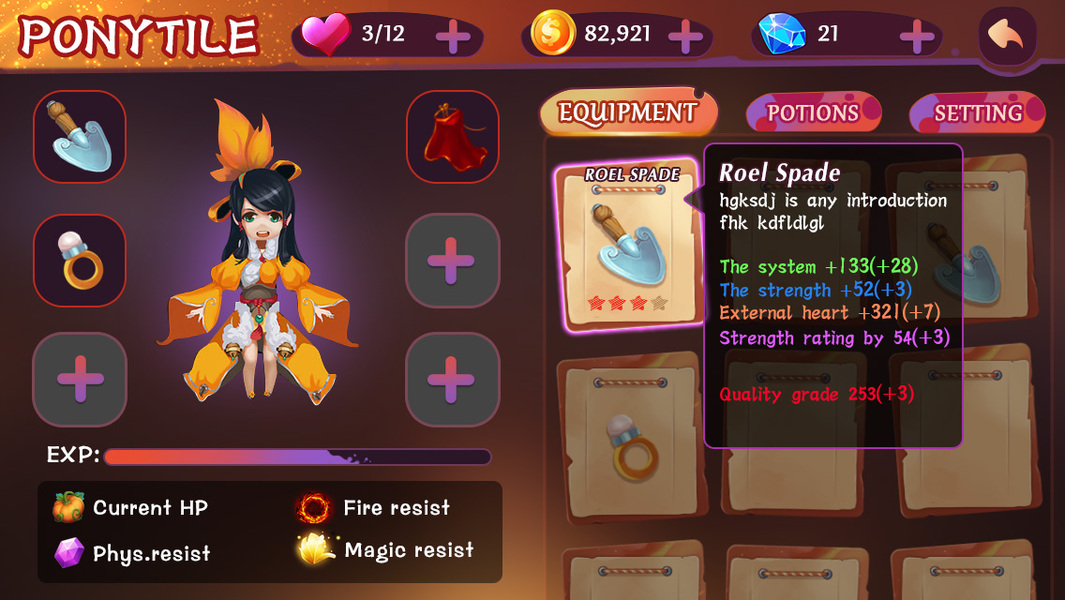Select the equipped red cape slot
This screenshot has width=1065, height=600.
click(452, 137)
